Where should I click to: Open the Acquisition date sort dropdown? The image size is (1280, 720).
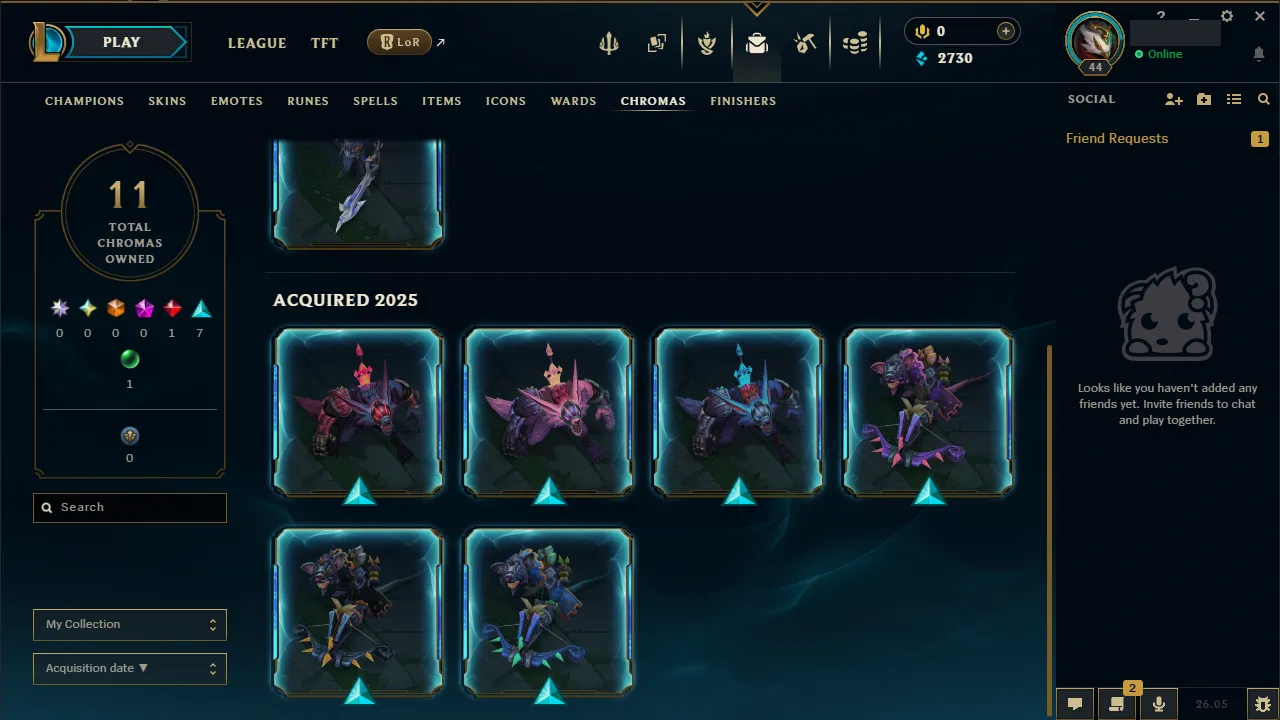pyautogui.click(x=129, y=668)
